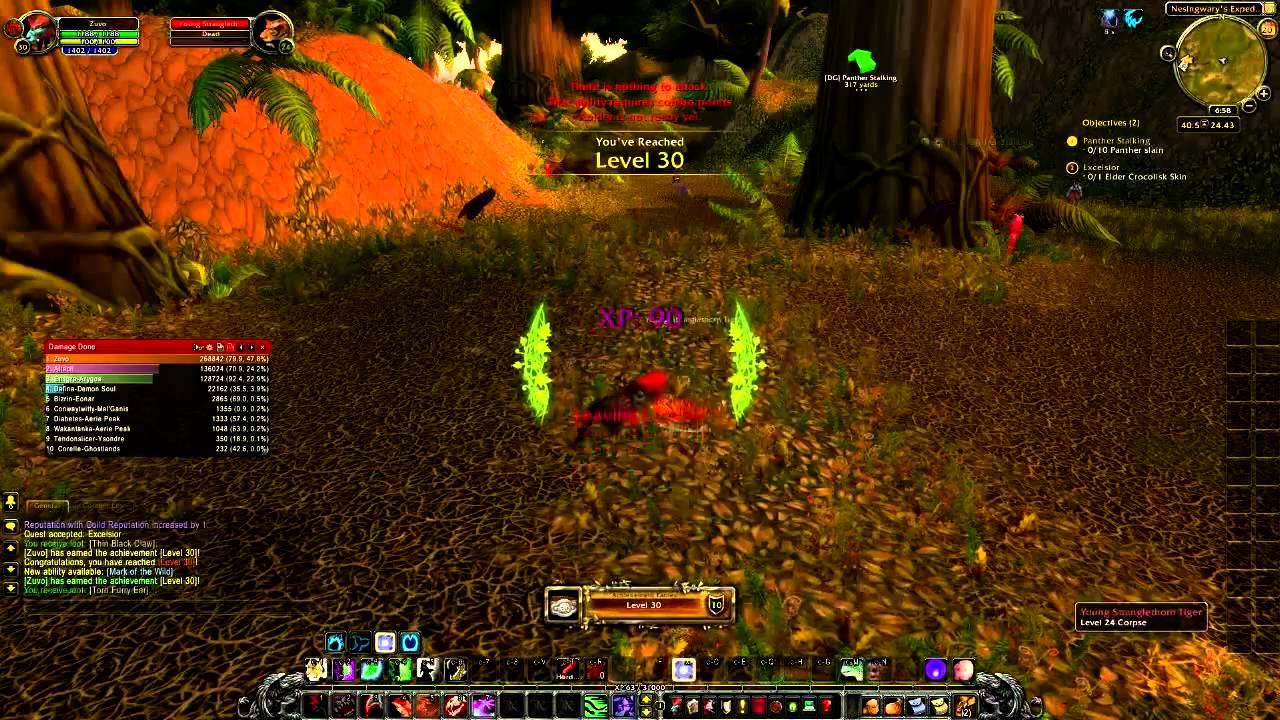Viewport: 1280px width, 720px height.
Task: Switch to the General chat tab
Action: (47, 506)
